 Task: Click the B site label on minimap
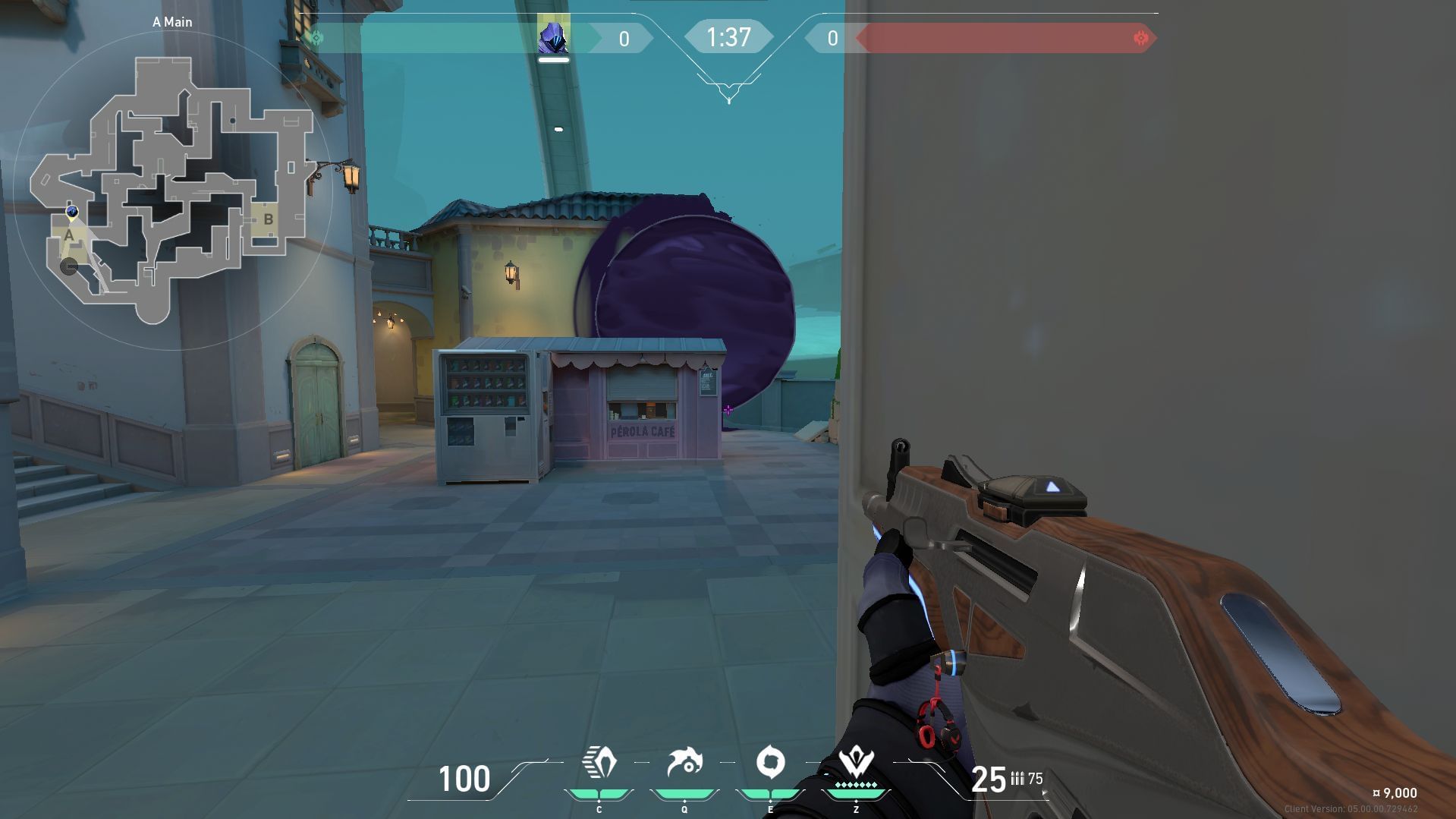[x=269, y=219]
